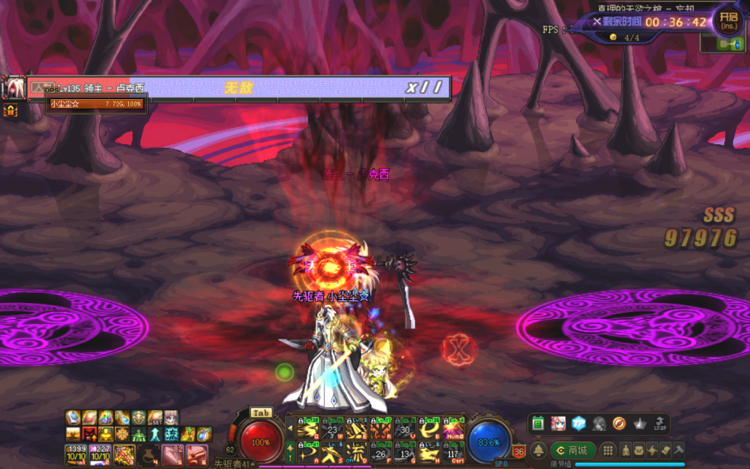Activate the skill slot with cooldown 117
This screenshot has height=469, width=750.
[455, 454]
